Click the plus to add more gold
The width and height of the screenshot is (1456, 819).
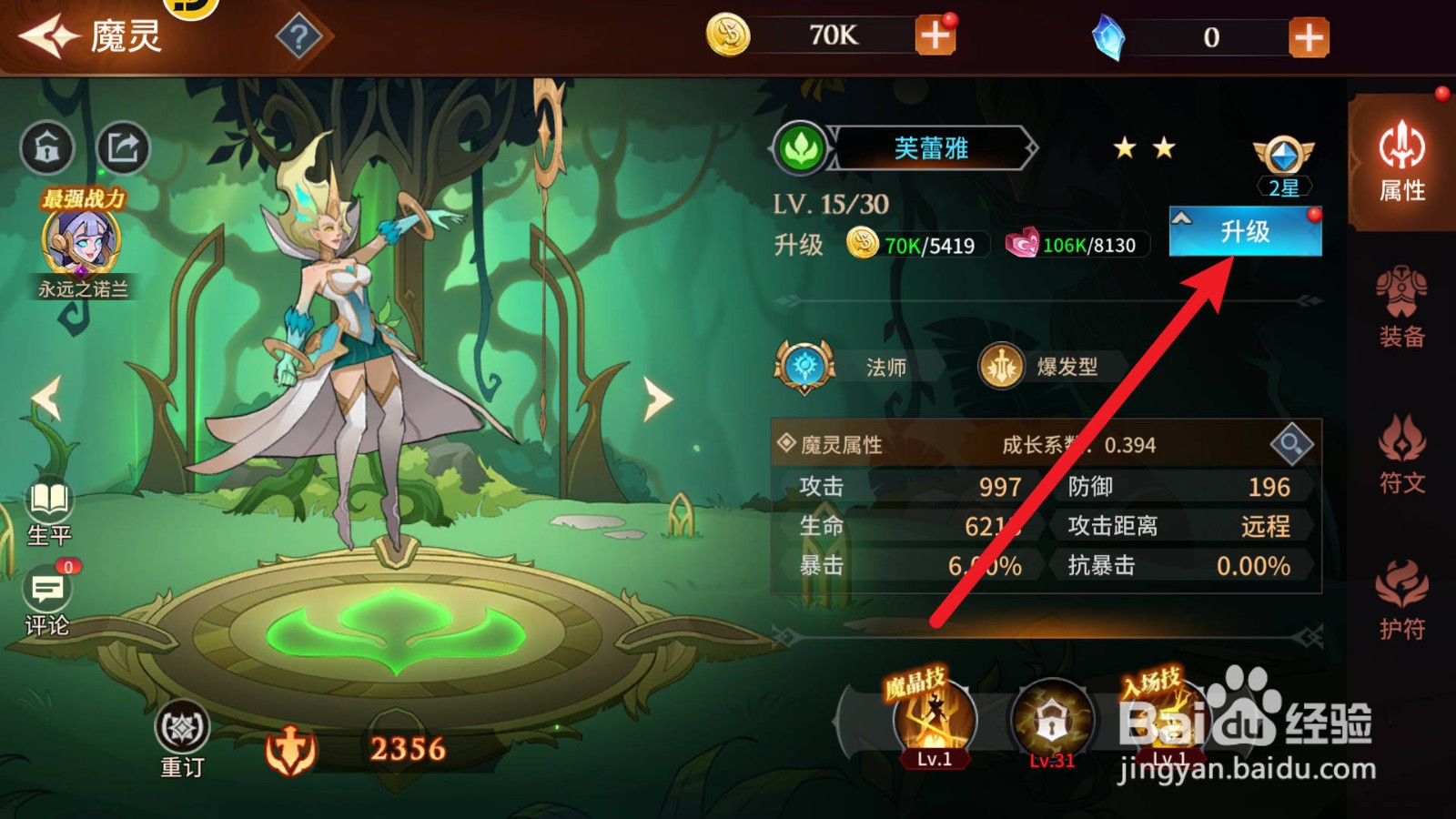936,36
